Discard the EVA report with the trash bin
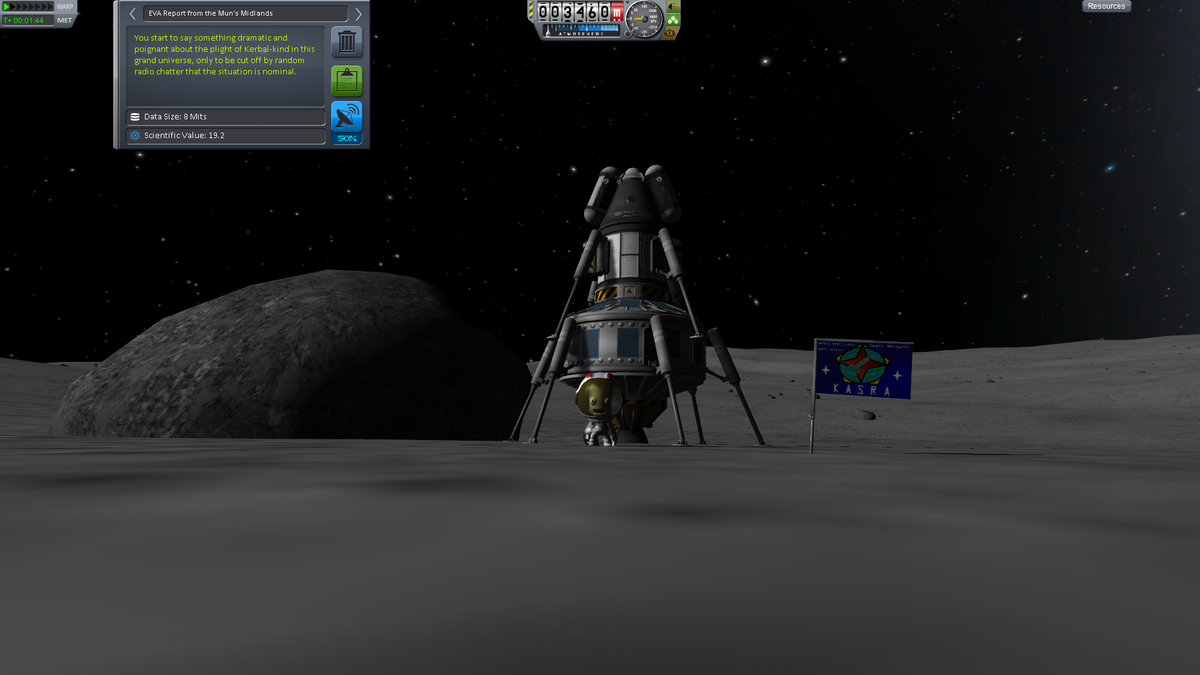 pyautogui.click(x=346, y=43)
